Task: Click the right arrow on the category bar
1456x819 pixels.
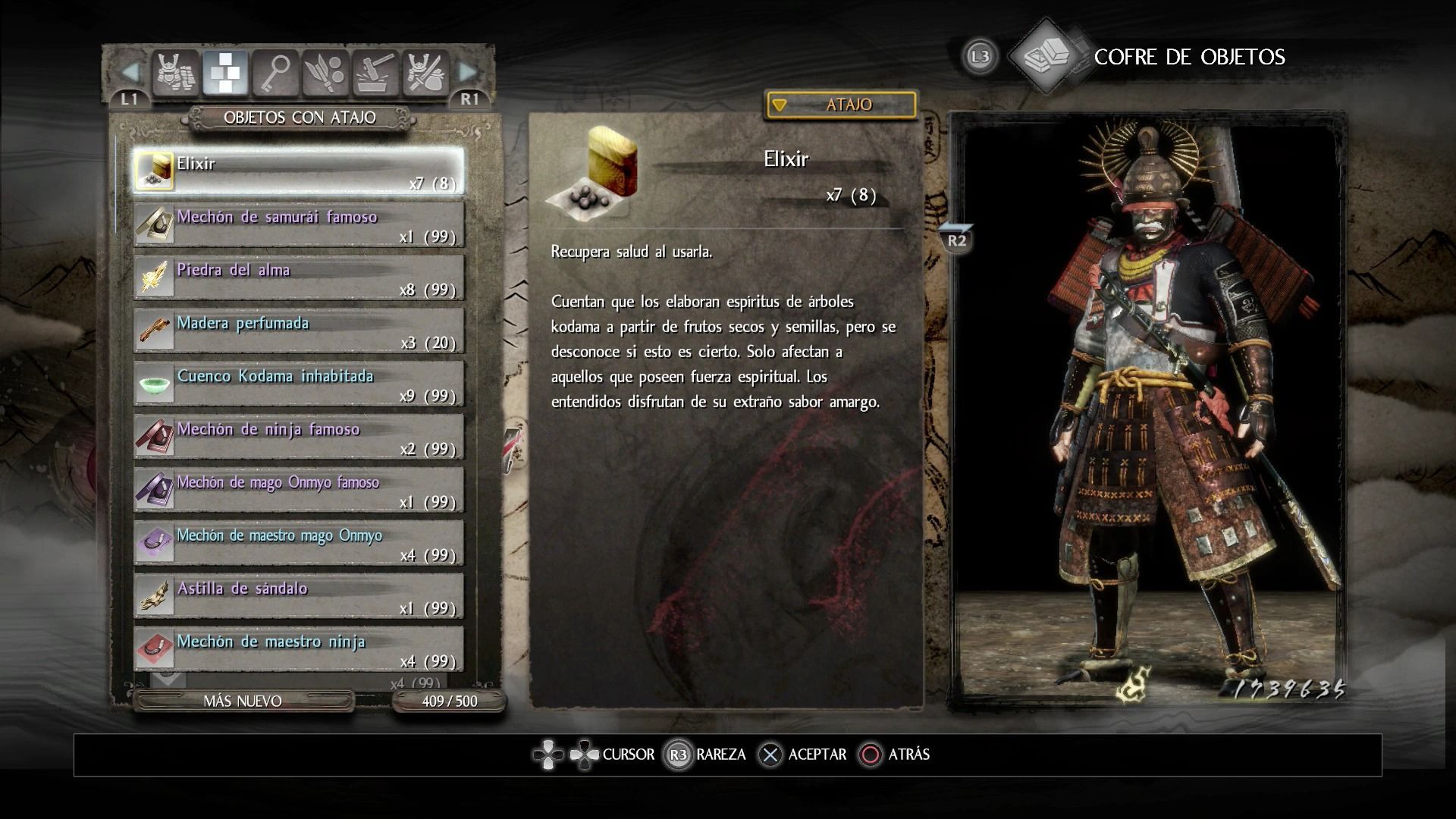Action: 469,73
